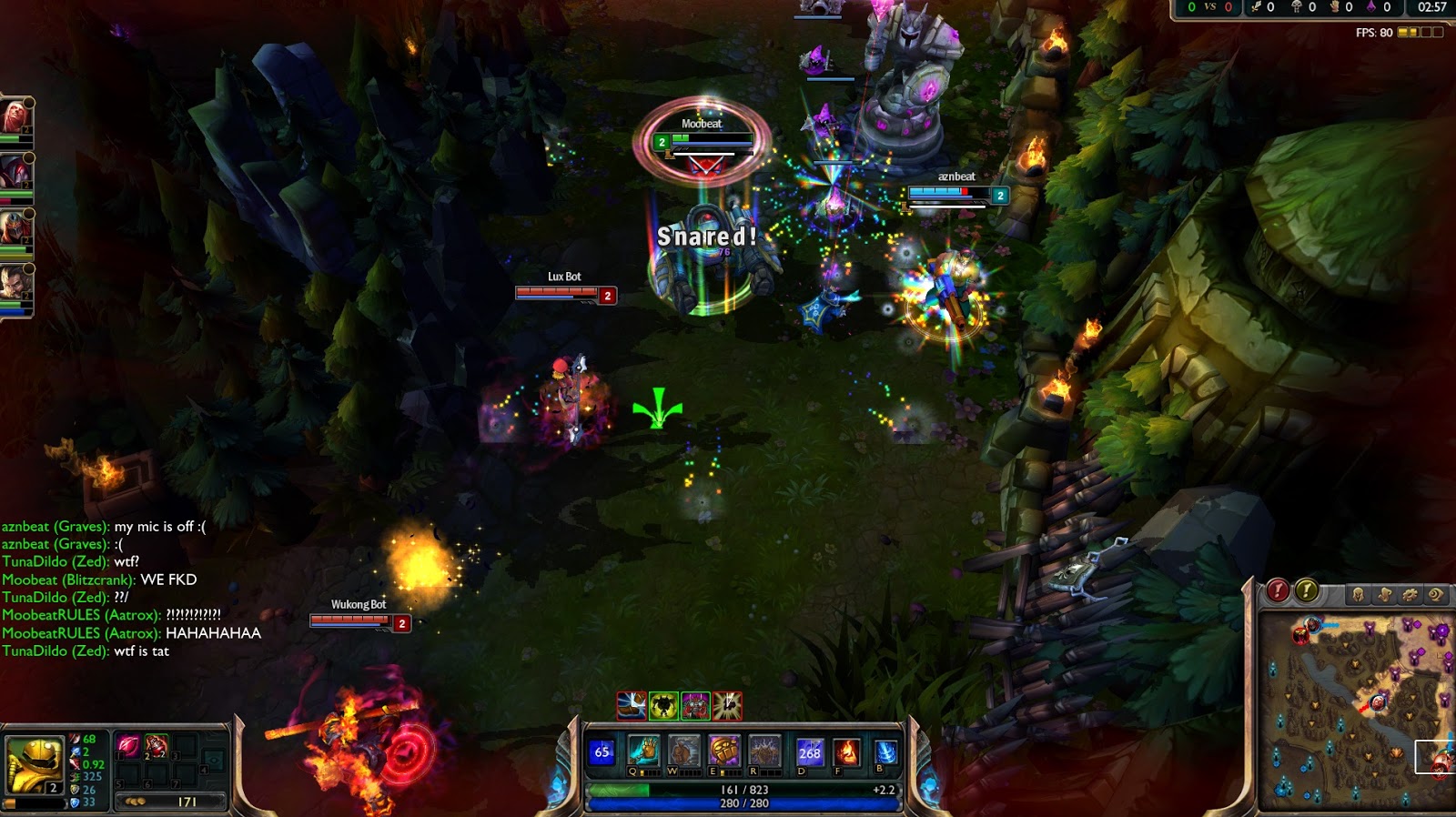
Task: Click the Blitzcrank champion portrait
Action: [x=33, y=764]
